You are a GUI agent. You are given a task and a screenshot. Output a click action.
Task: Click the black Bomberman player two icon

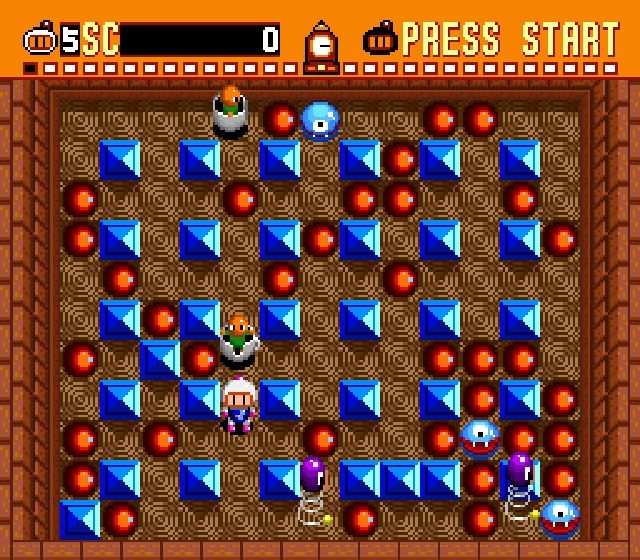[381, 41]
